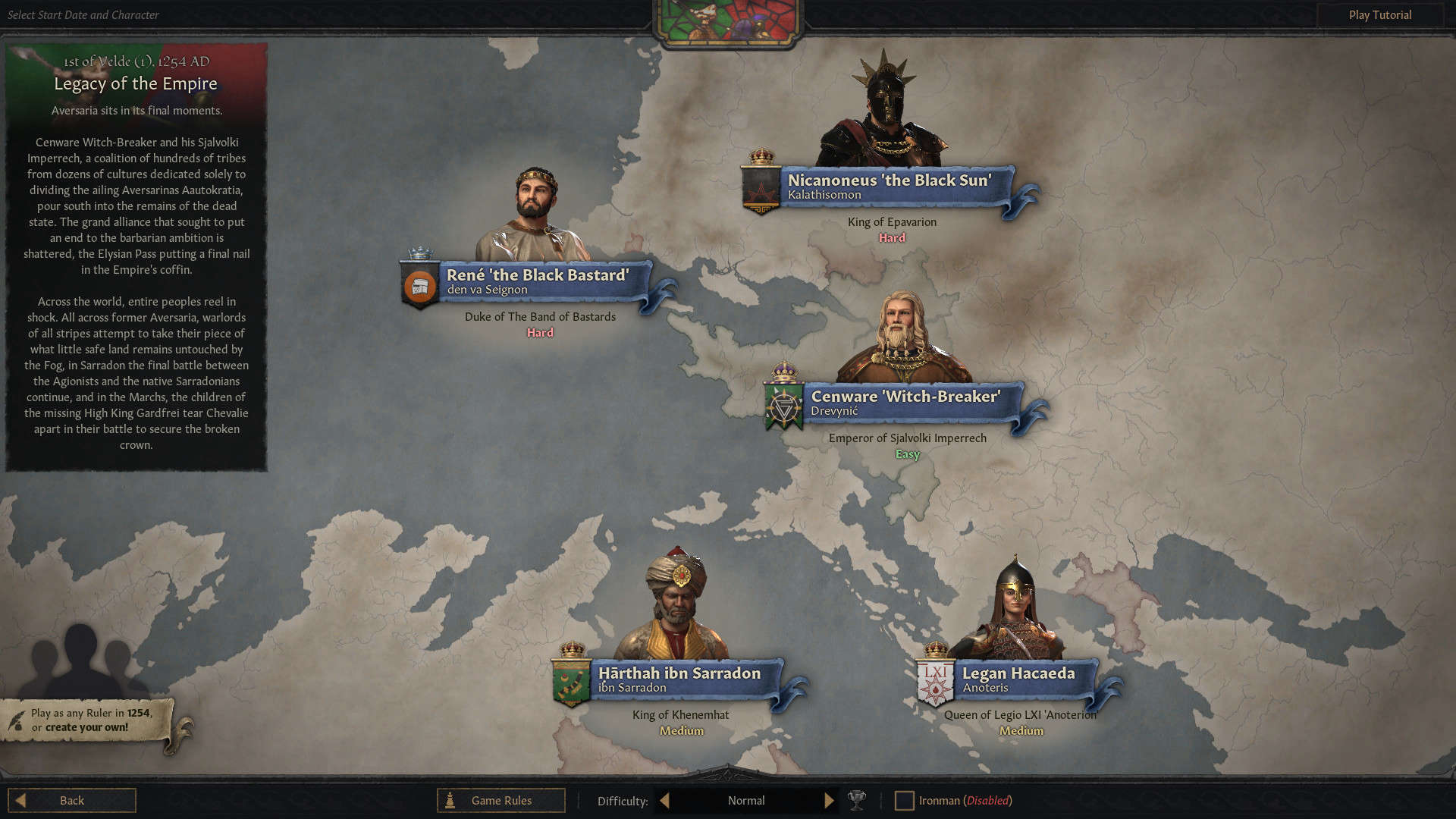Click the chess pawn icon beside Game Rules

click(x=449, y=800)
